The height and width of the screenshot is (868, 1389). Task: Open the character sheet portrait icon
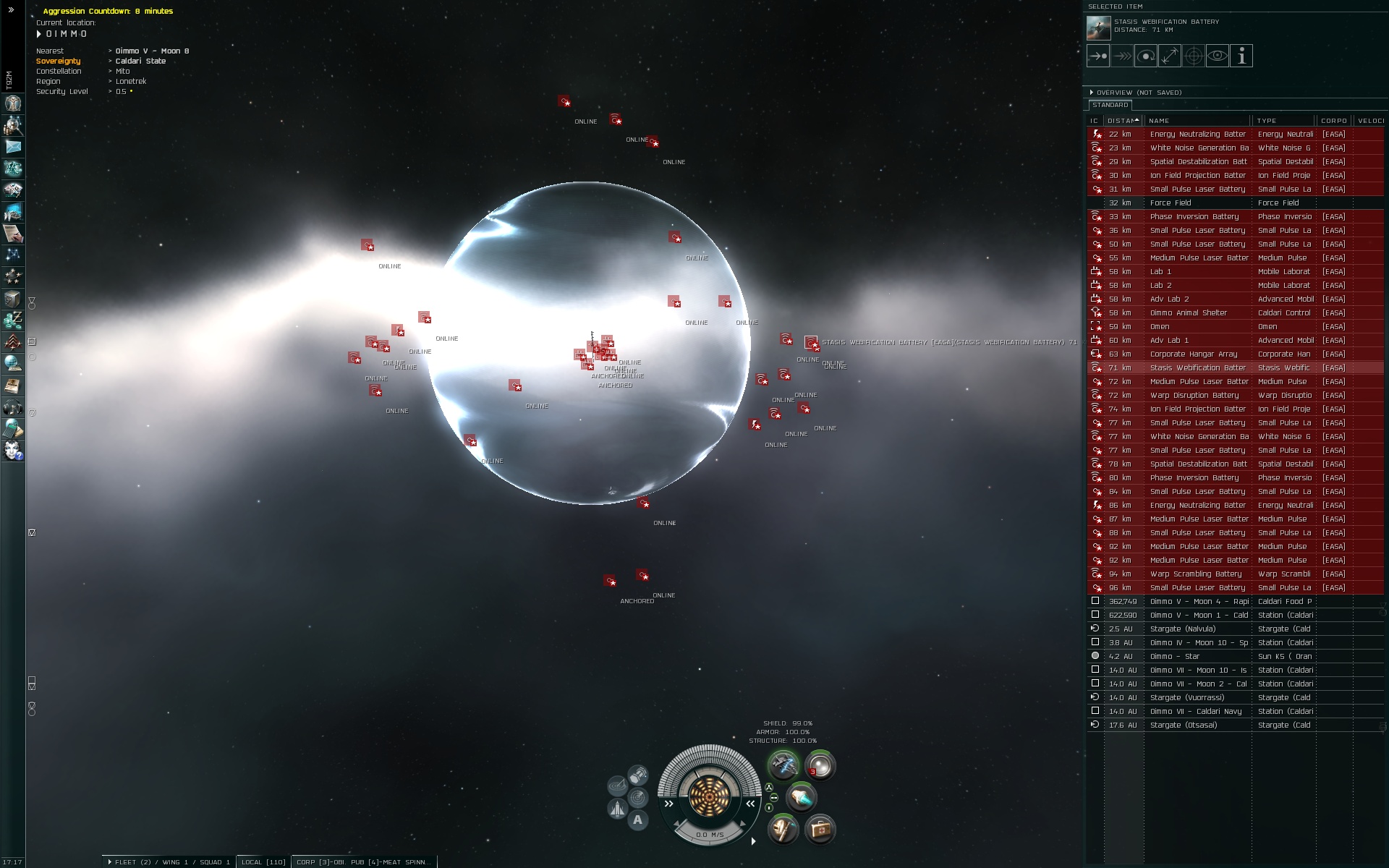(13, 103)
